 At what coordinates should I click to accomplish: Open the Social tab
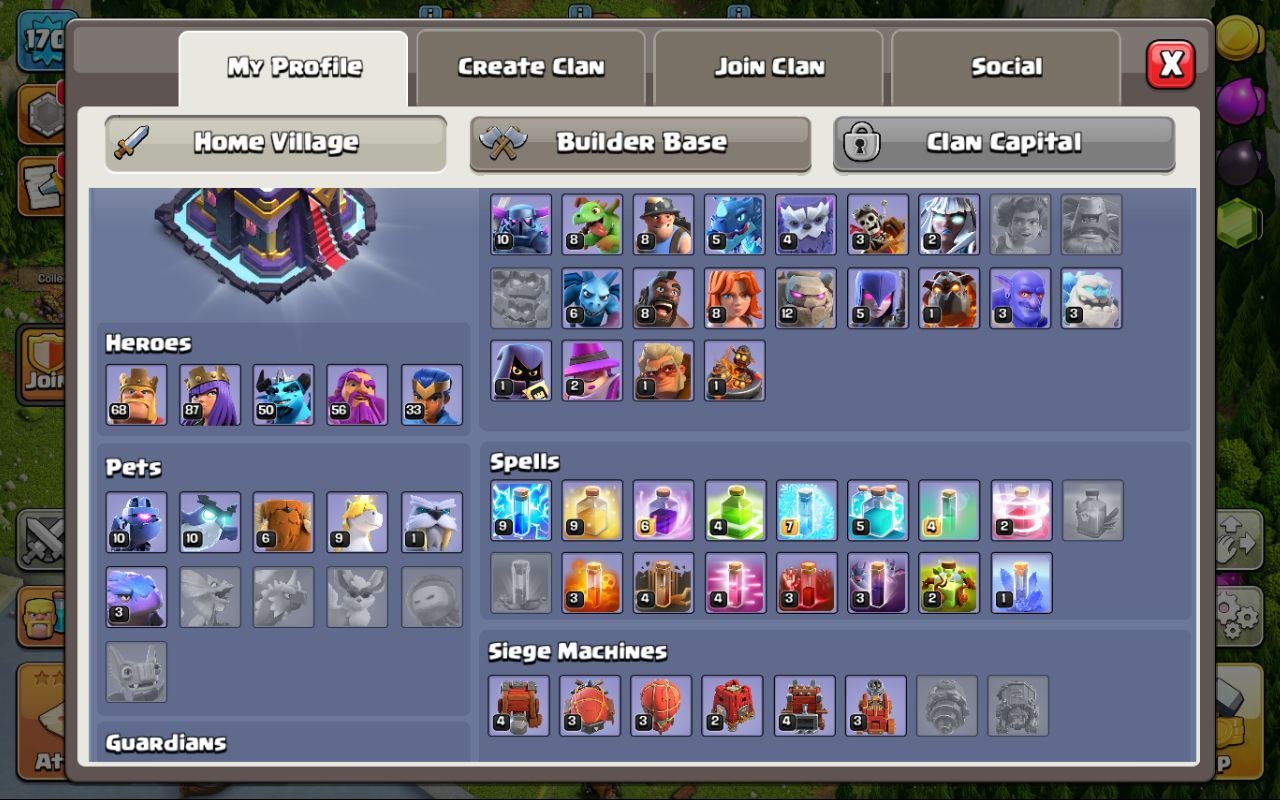1006,67
